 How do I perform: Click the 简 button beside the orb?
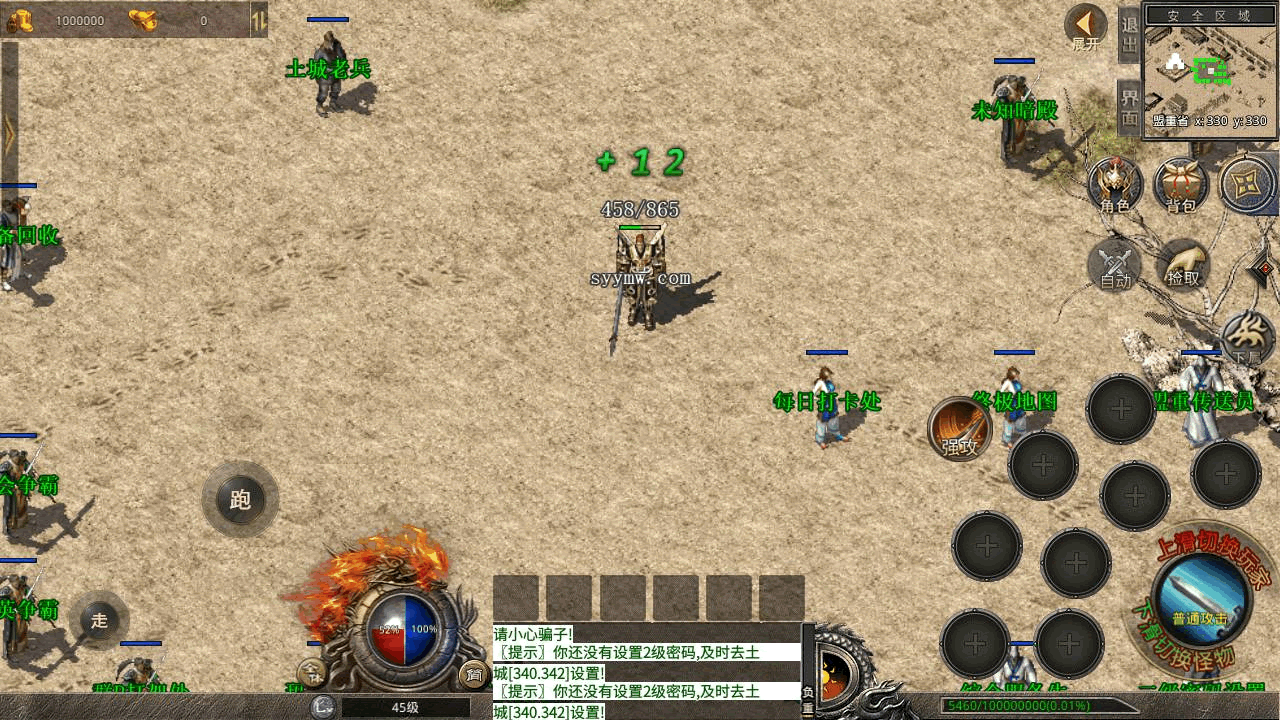click(x=473, y=675)
